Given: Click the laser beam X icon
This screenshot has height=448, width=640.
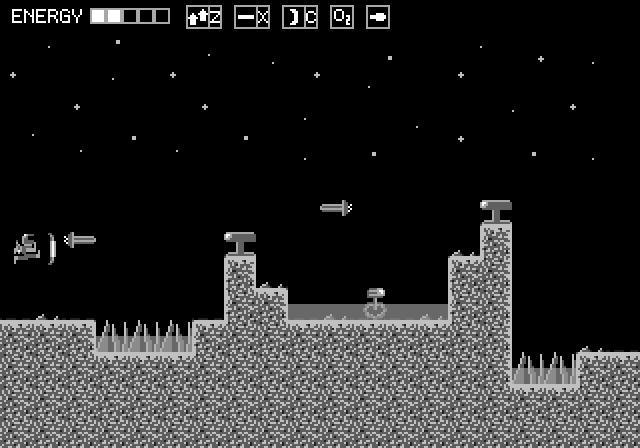Looking at the screenshot, I should point(252,17).
